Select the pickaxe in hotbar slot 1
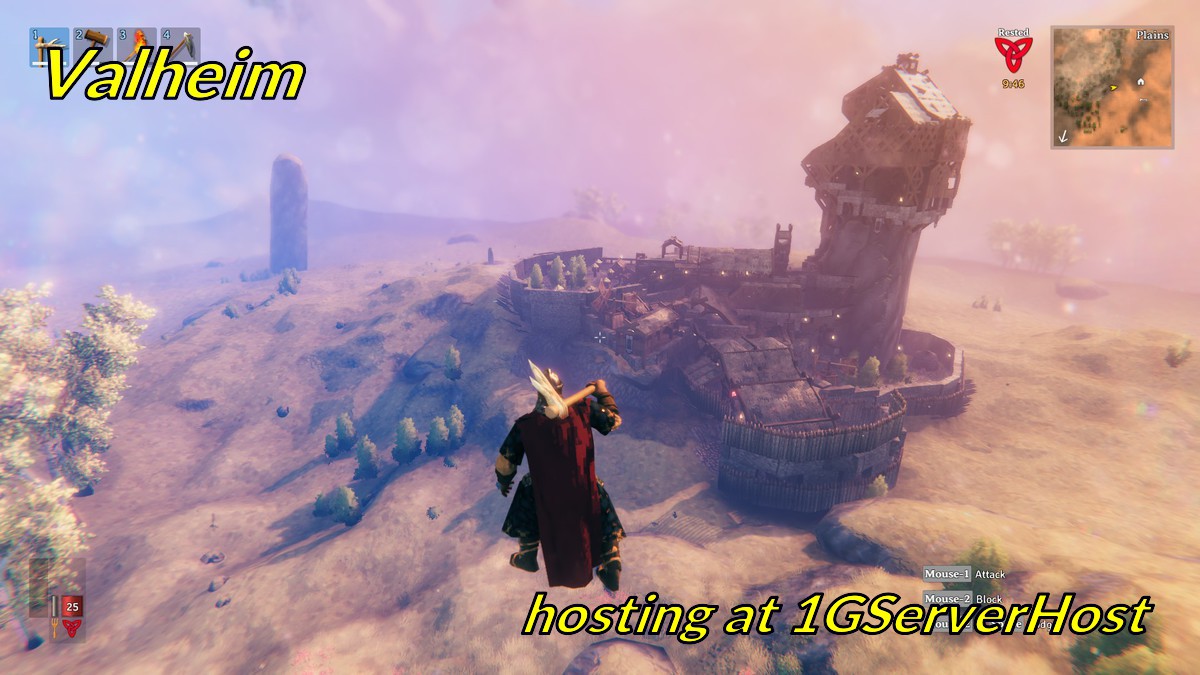The width and height of the screenshot is (1200, 675). pyautogui.click(x=50, y=45)
